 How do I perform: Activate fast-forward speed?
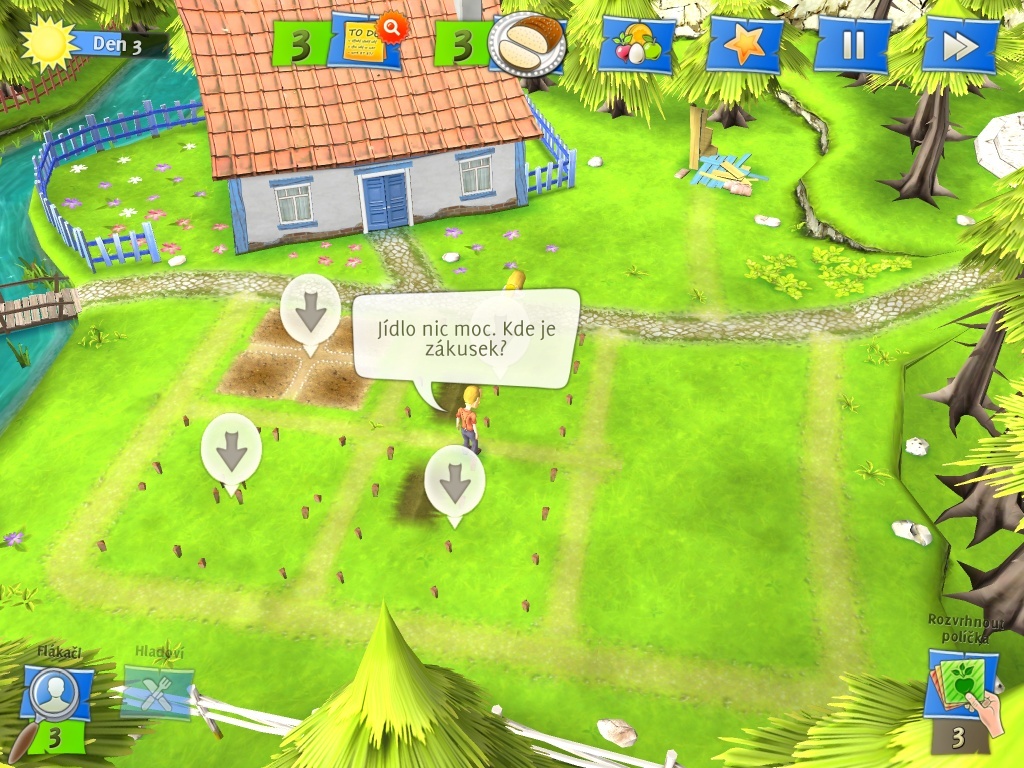[959, 44]
